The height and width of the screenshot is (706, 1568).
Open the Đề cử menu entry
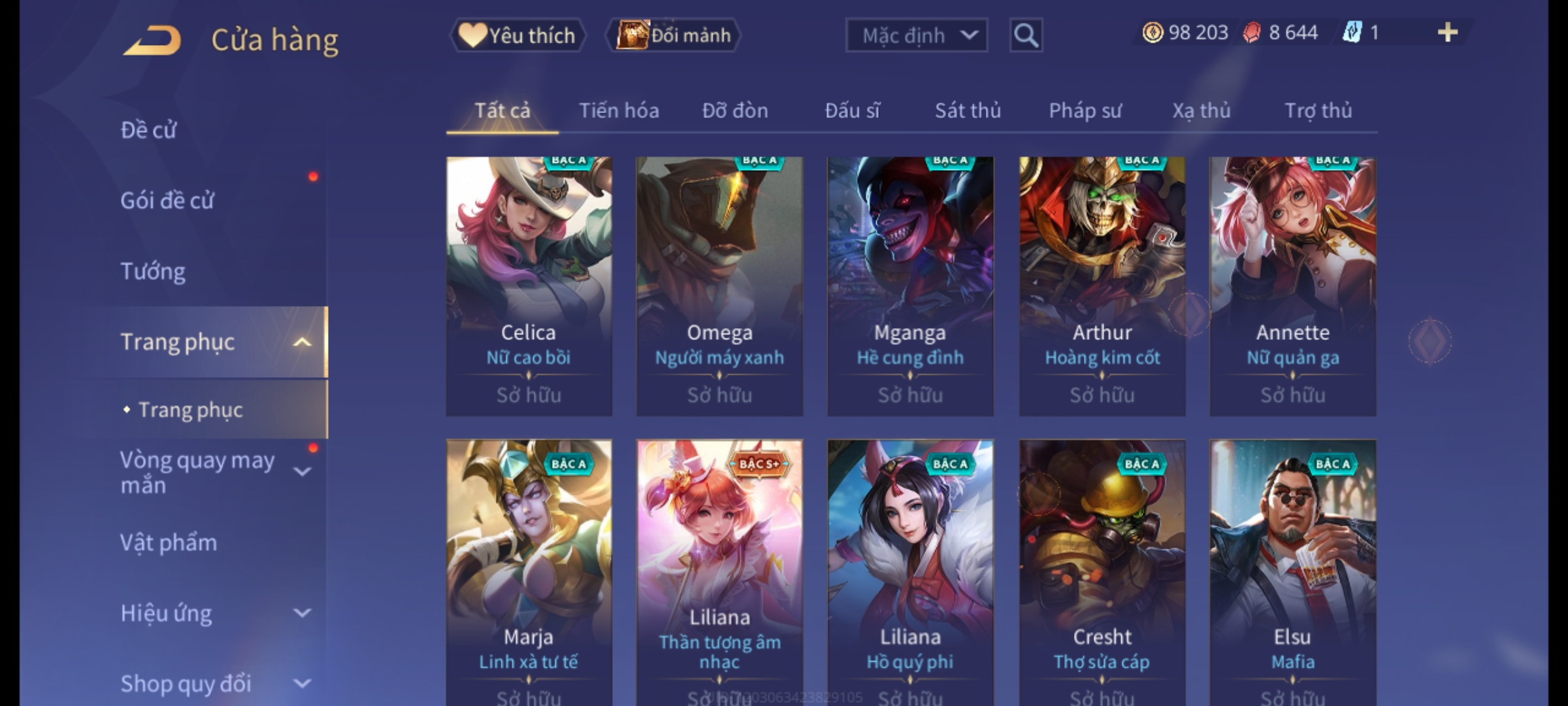(149, 130)
